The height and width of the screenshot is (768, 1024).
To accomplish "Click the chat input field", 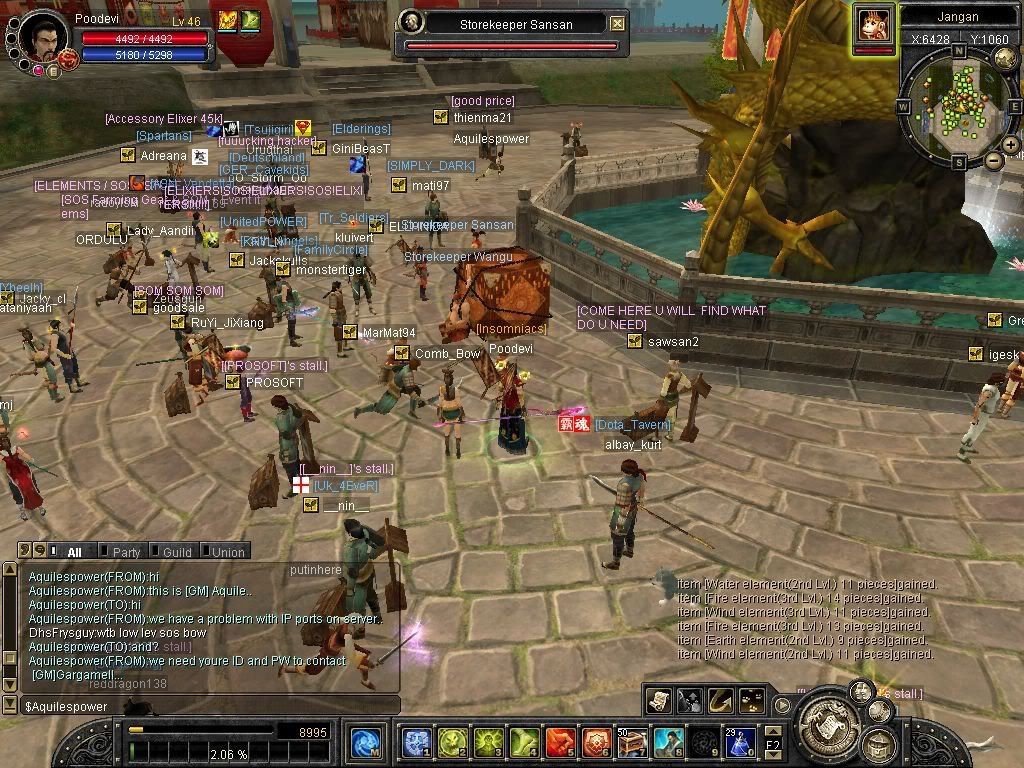I will click(200, 707).
